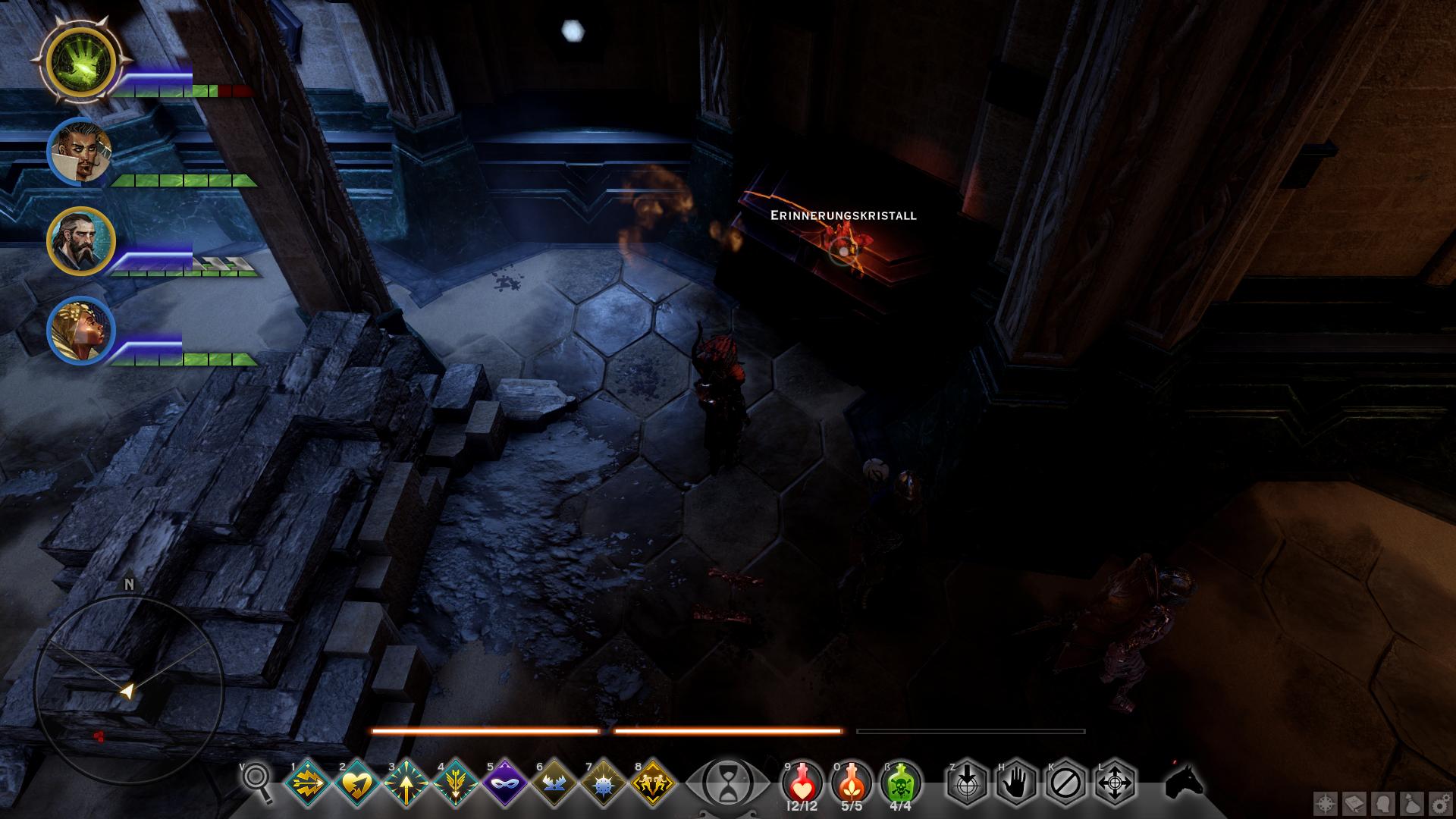Image resolution: width=1456 pixels, height=819 pixels.
Task: Open the gear settings icon
Action: pos(1440,802)
